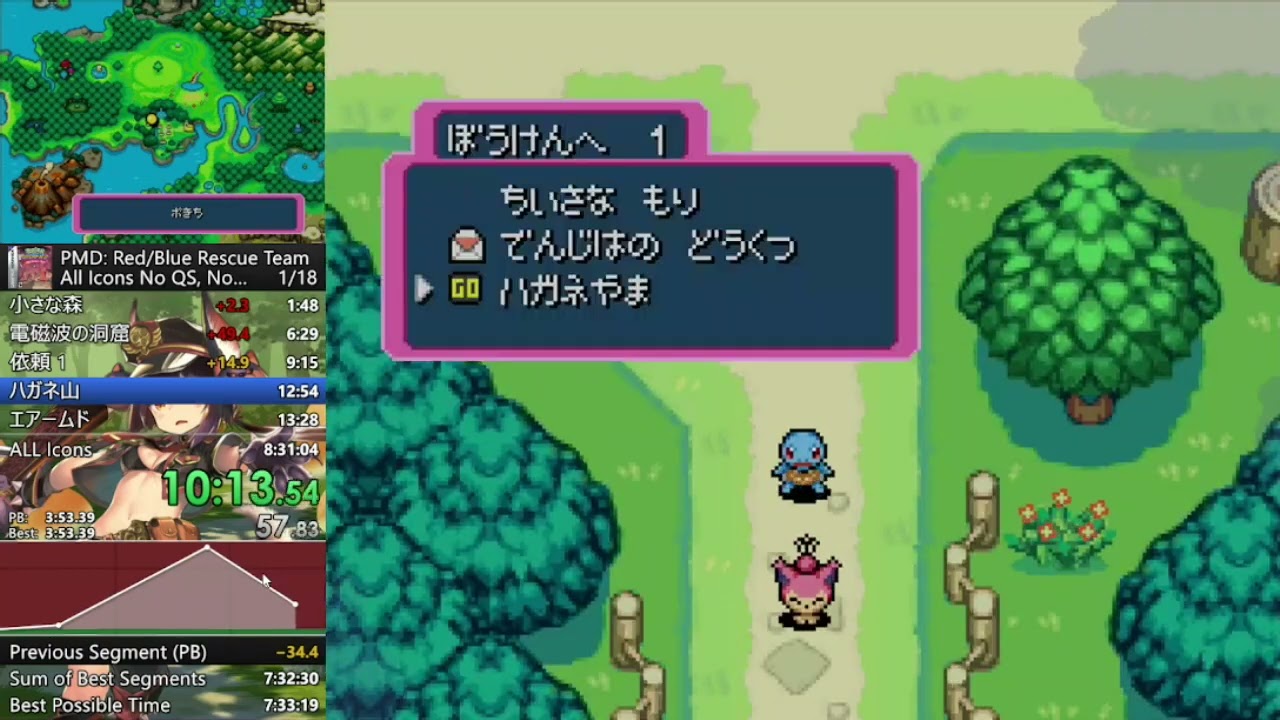1280x720 pixels.
Task: Click the GO badge next to ハガネやま
Action: point(465,290)
